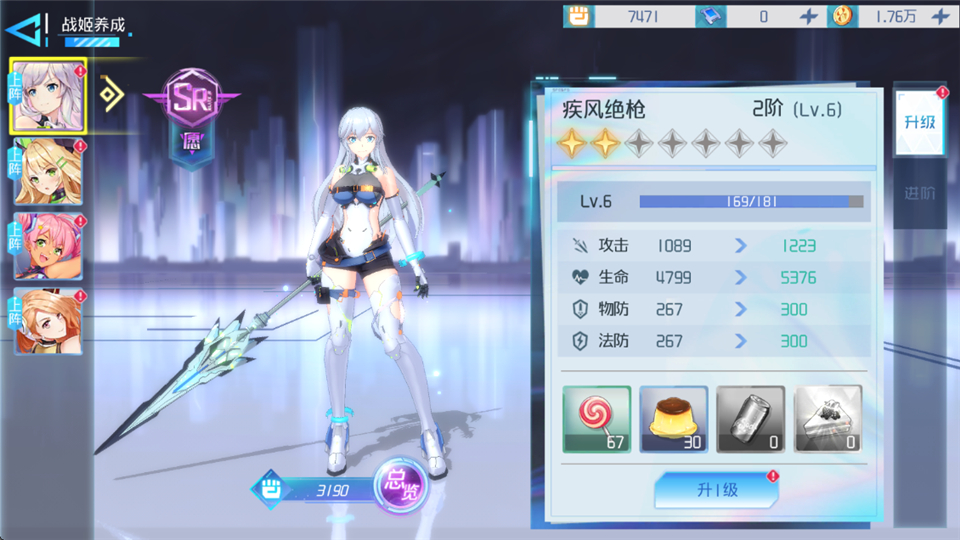
Task: Click the yellow diamond arrow icon
Action: pyautogui.click(x=112, y=94)
